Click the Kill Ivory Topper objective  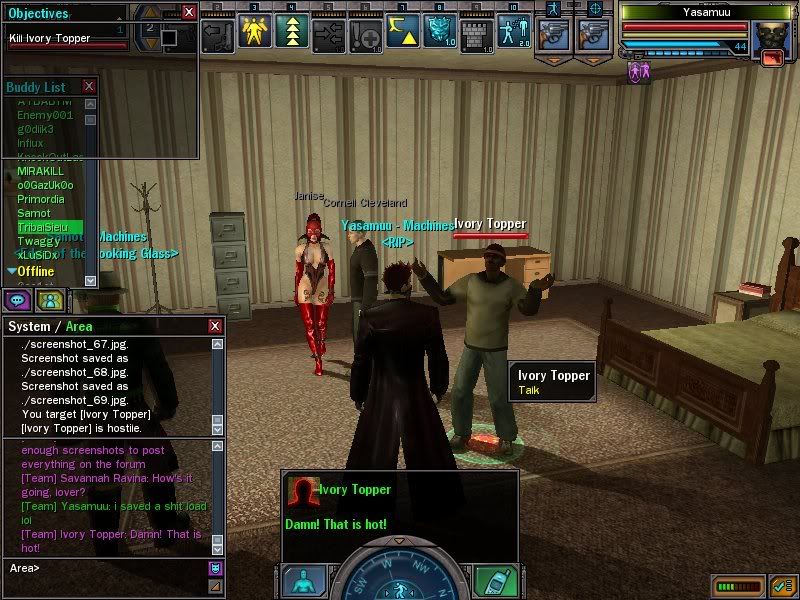point(50,39)
